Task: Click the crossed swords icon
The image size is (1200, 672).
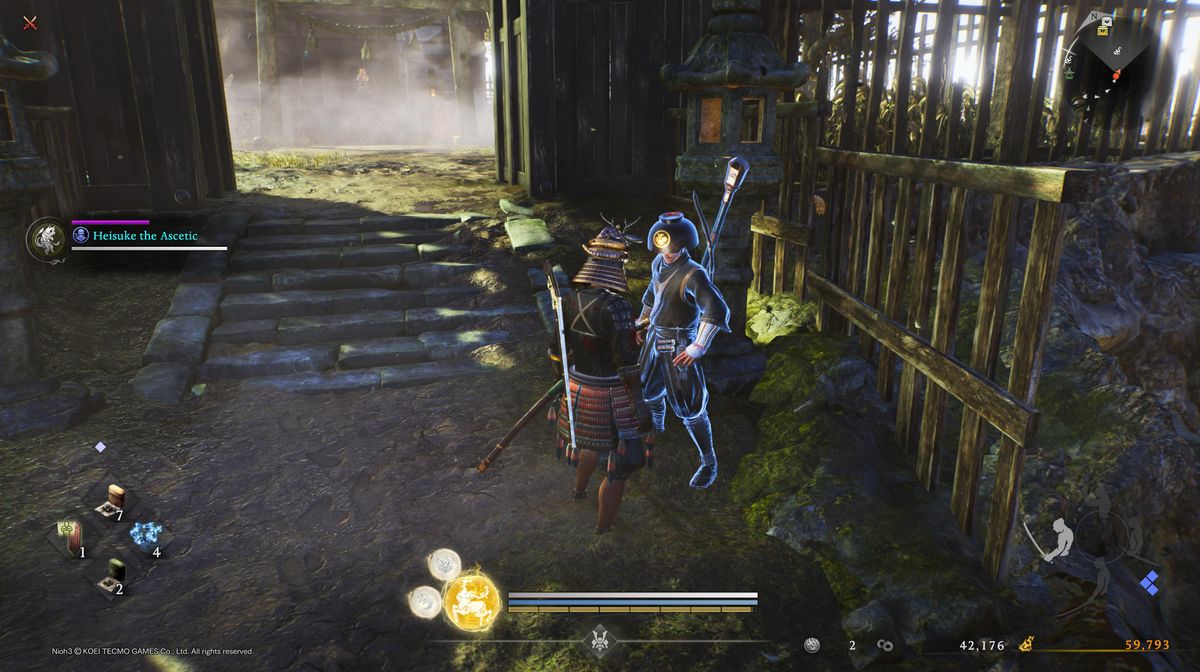Action: coord(30,22)
